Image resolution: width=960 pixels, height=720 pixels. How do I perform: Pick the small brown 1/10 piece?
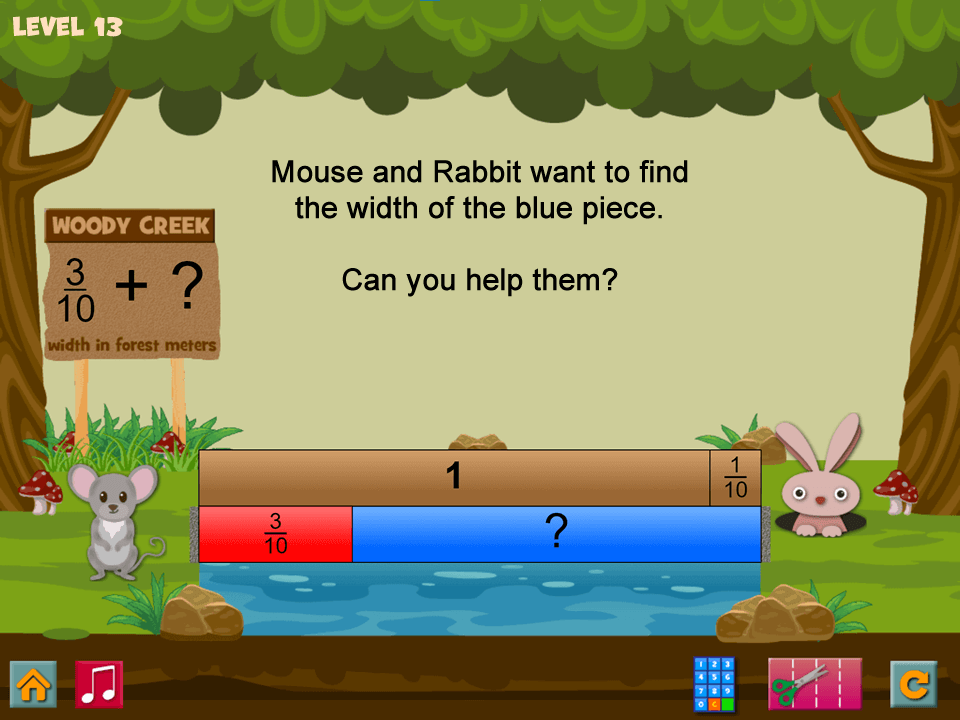click(735, 477)
